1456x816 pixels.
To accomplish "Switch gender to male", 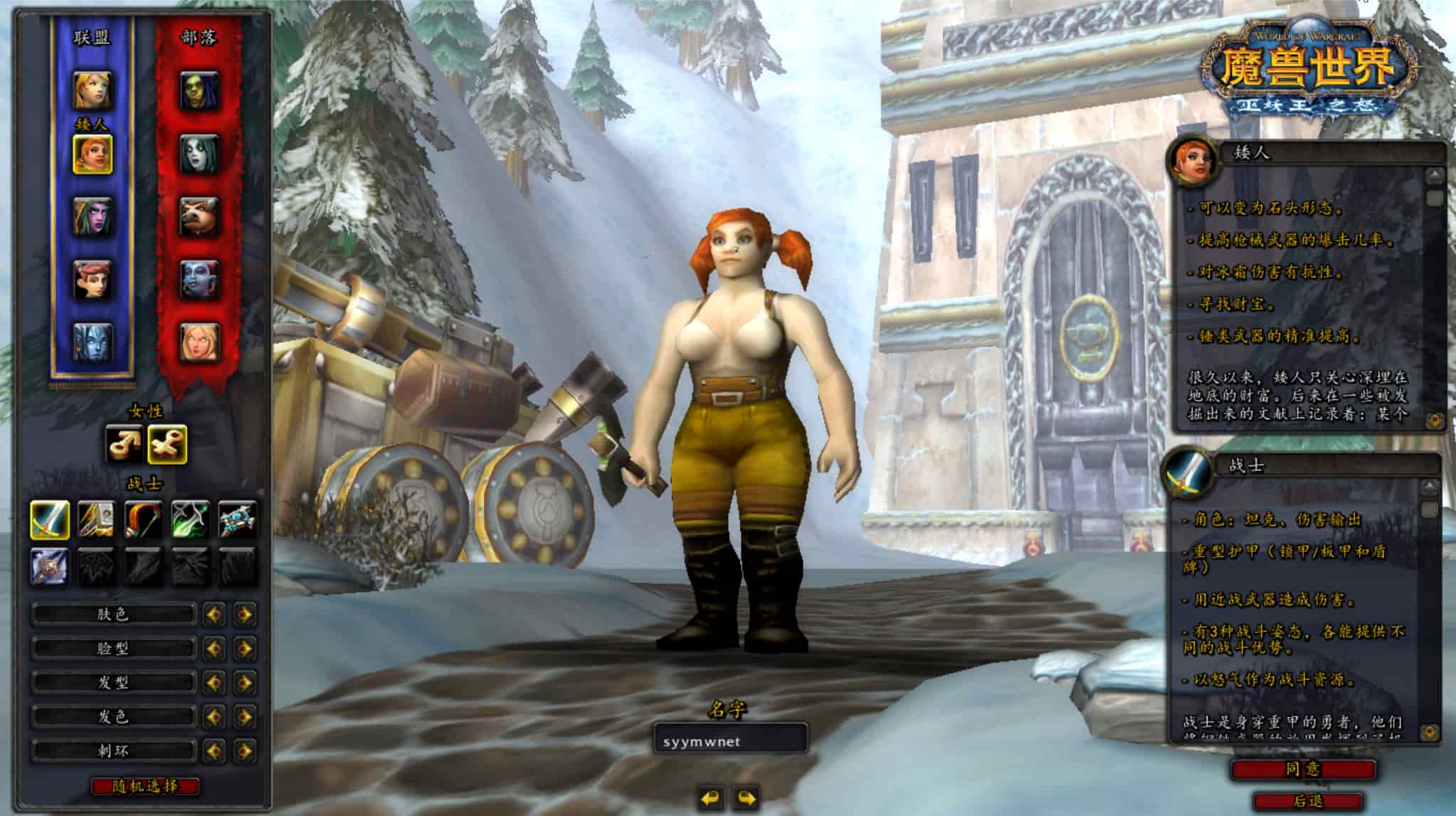I will click(x=124, y=443).
